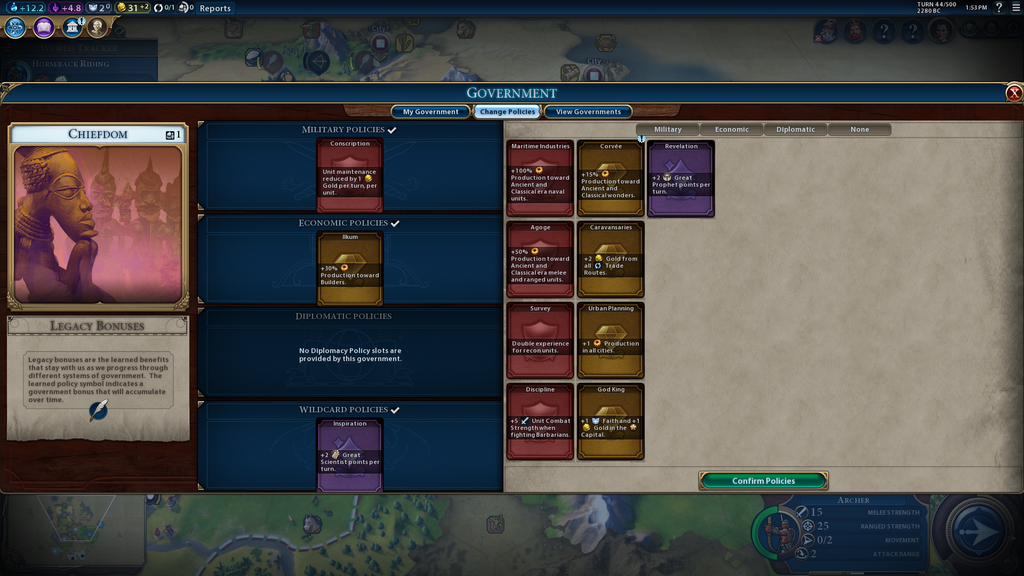Select the Agoge military policy card
The width and height of the screenshot is (1024, 576).
[x=540, y=259]
